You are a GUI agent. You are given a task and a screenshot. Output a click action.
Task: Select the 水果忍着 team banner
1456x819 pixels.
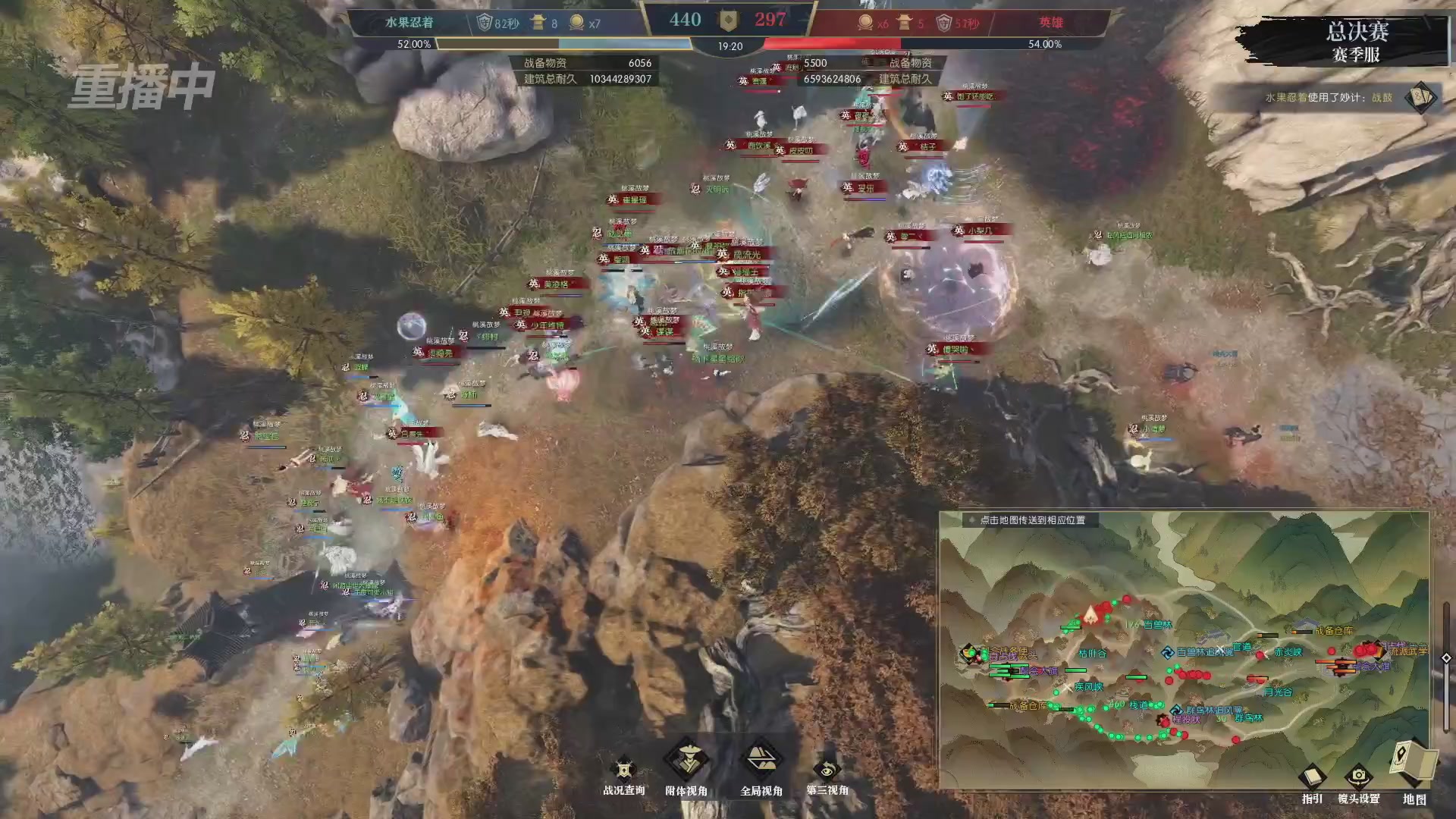409,22
